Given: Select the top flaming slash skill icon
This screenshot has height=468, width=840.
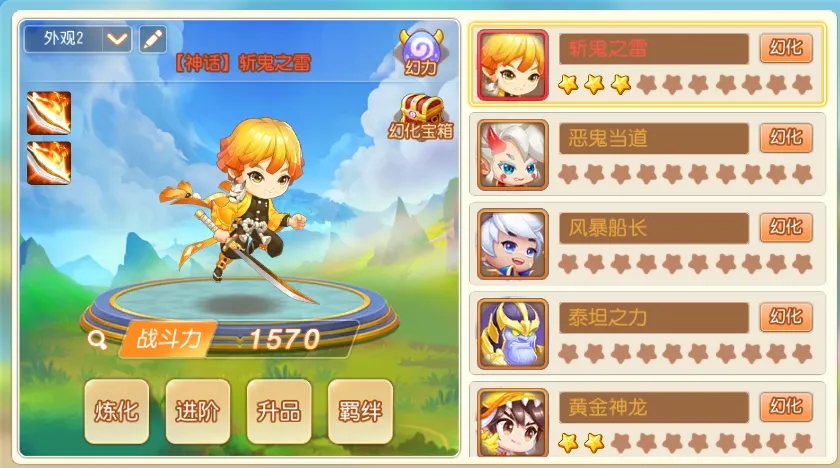Looking at the screenshot, I should tap(49, 111).
